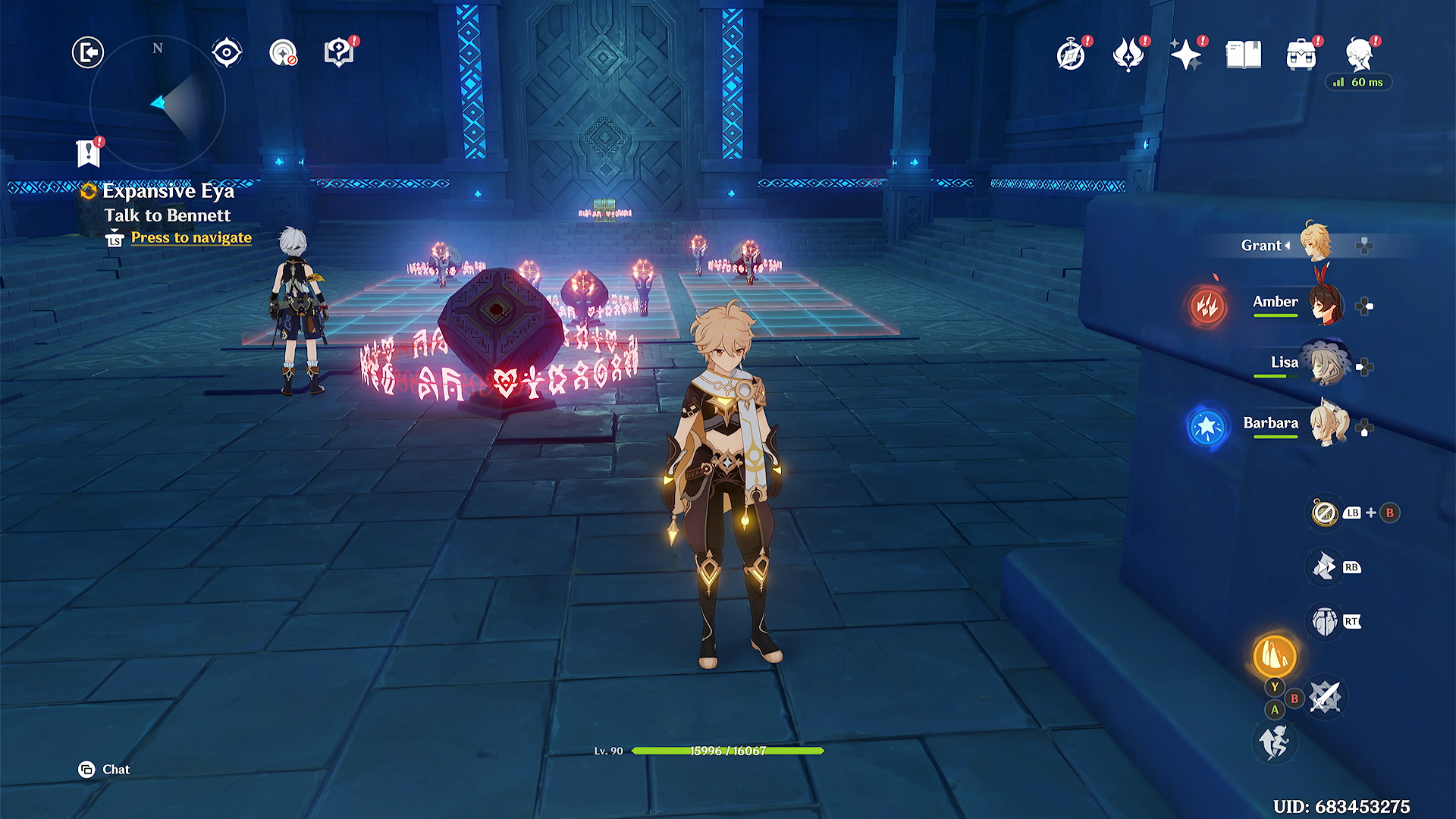Click the exit door icon

pos(88,53)
